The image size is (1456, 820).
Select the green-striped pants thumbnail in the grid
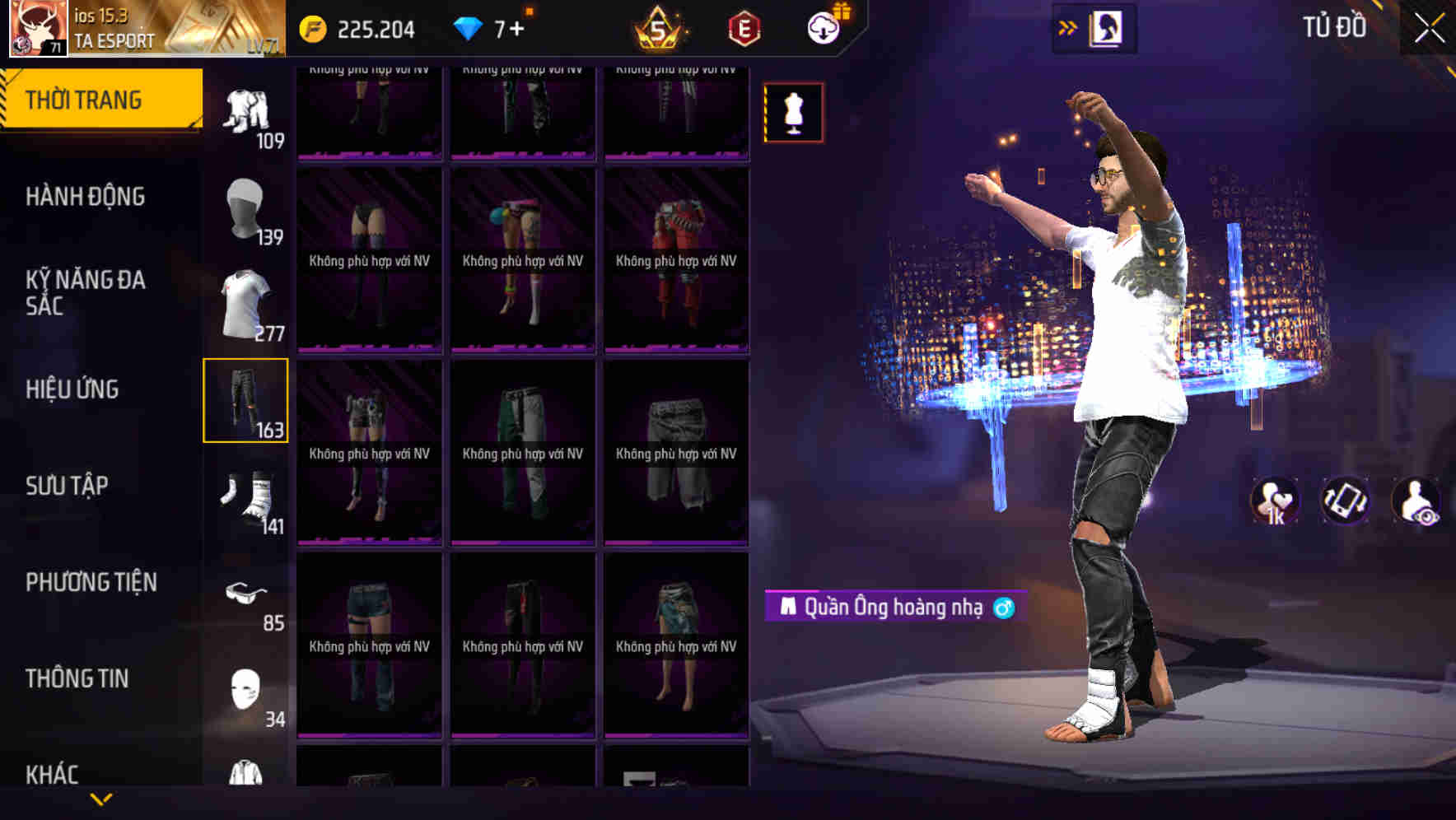pyautogui.click(x=522, y=449)
